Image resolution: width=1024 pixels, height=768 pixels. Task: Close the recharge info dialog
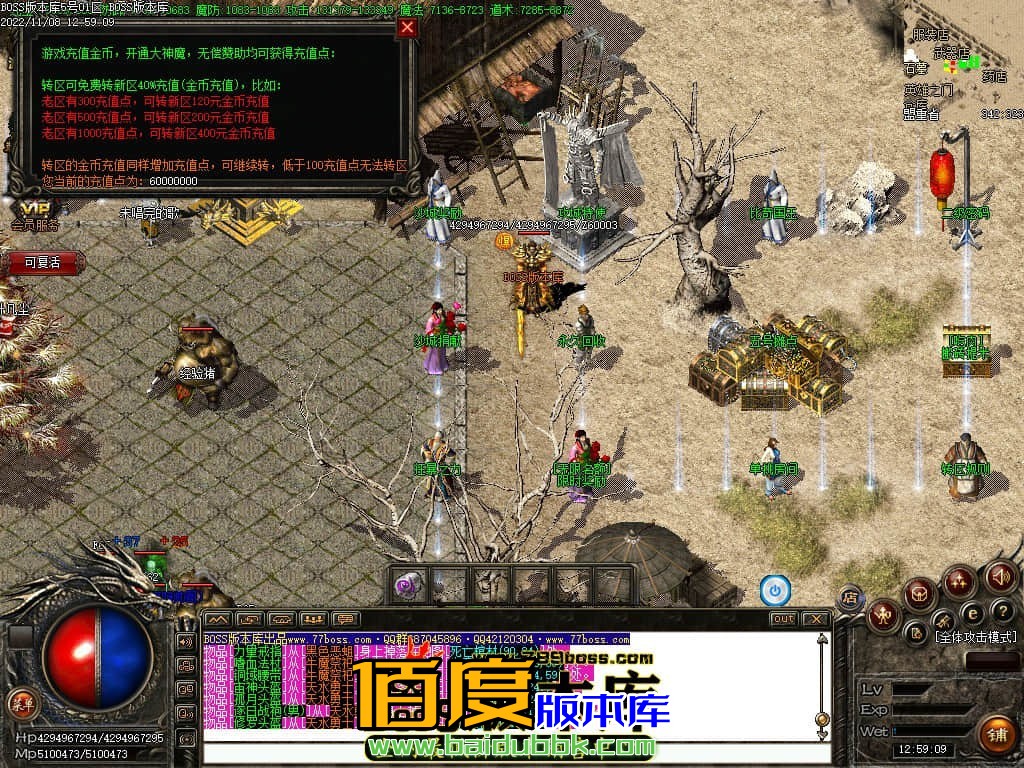coord(407,27)
